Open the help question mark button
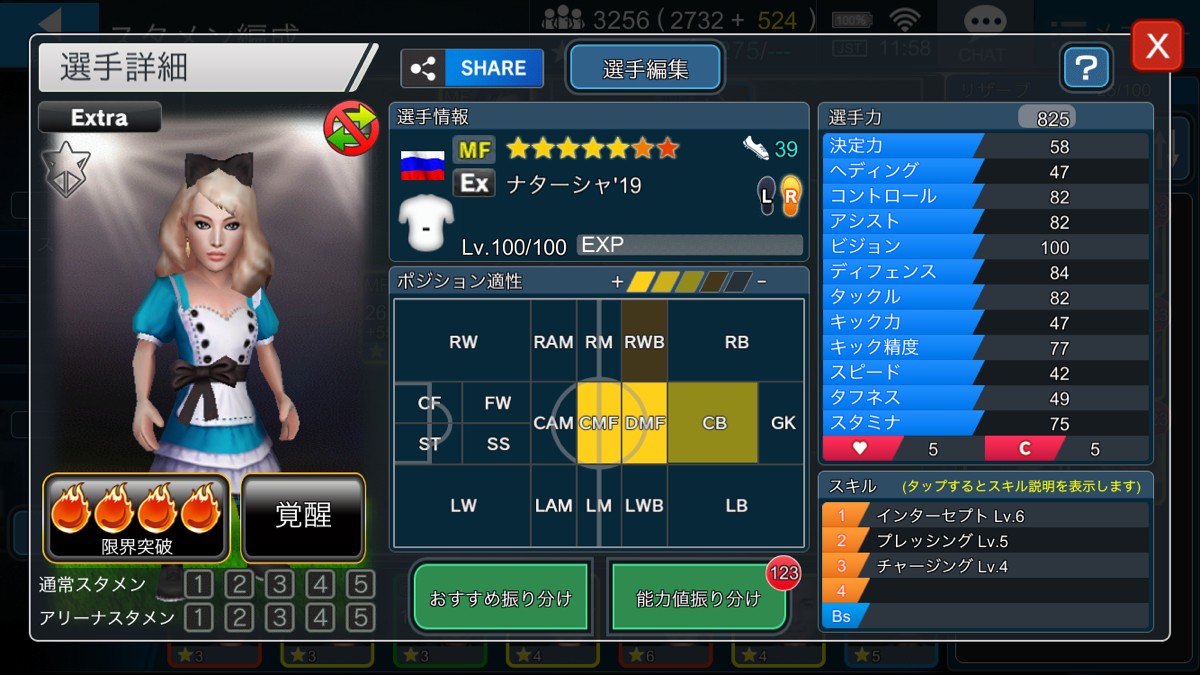Screen dimensions: 1200x675 pyautogui.click(x=1087, y=68)
